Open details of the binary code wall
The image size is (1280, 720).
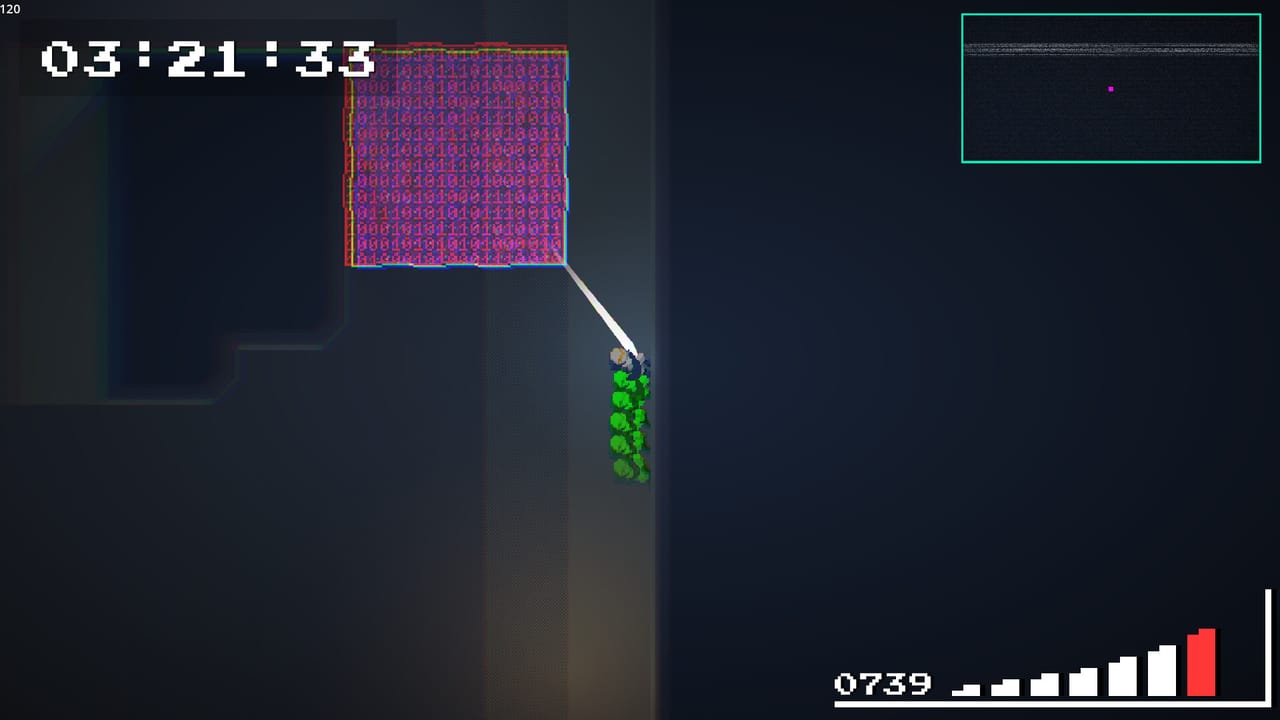tap(456, 155)
